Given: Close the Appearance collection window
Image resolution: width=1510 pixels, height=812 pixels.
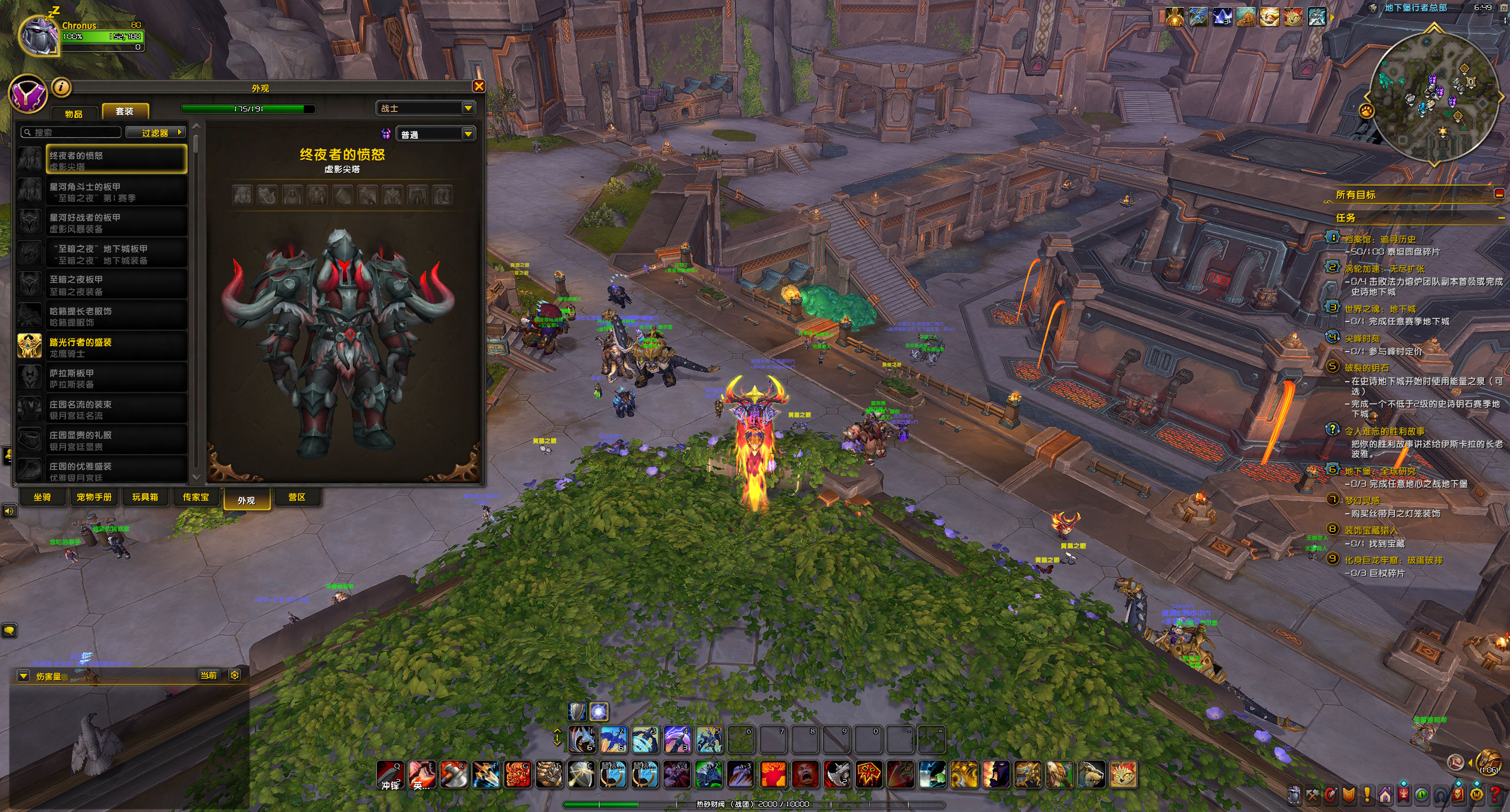Looking at the screenshot, I should [x=479, y=87].
